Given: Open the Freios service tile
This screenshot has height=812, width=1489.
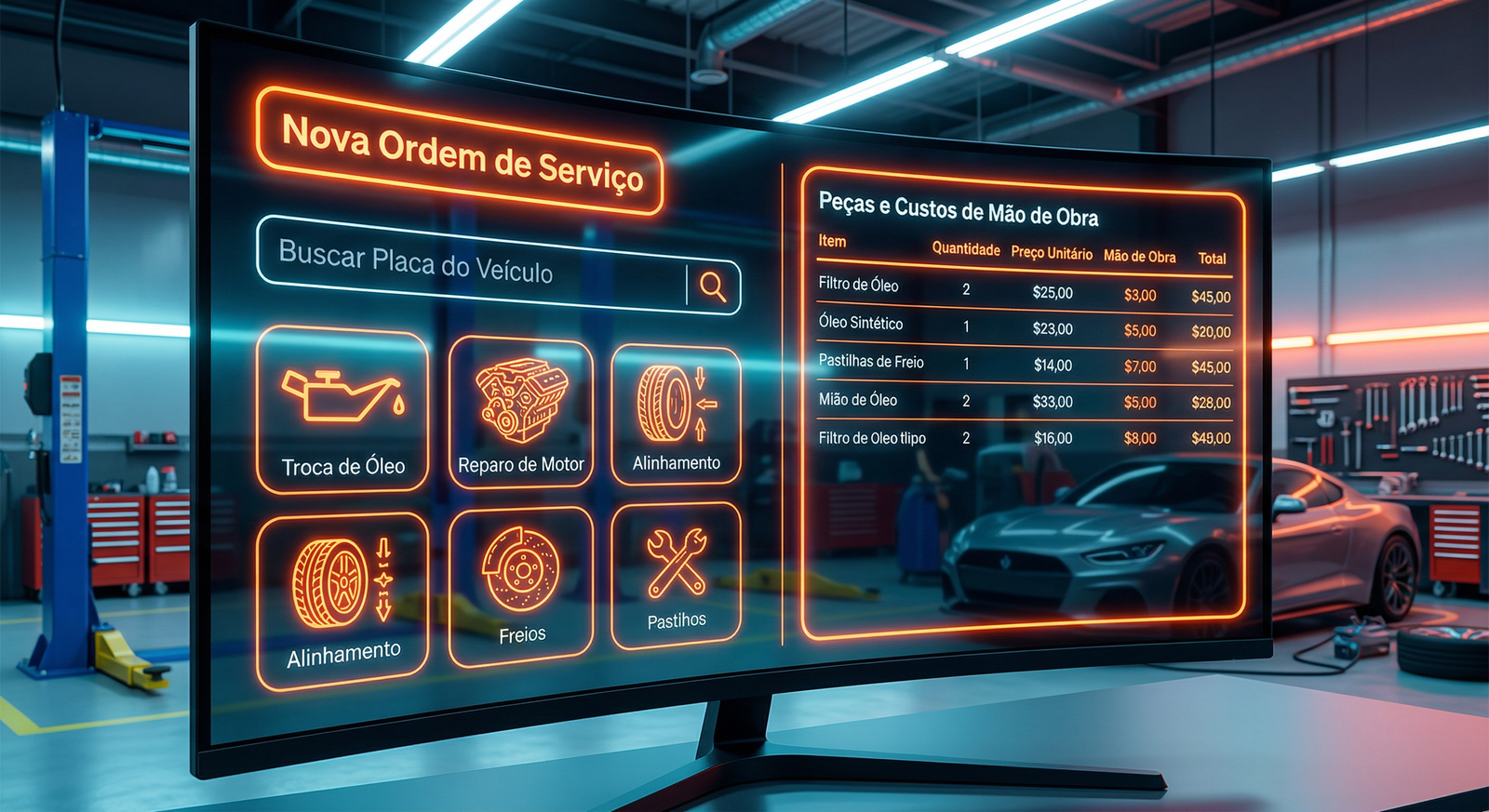Looking at the screenshot, I should pyautogui.click(x=521, y=586).
